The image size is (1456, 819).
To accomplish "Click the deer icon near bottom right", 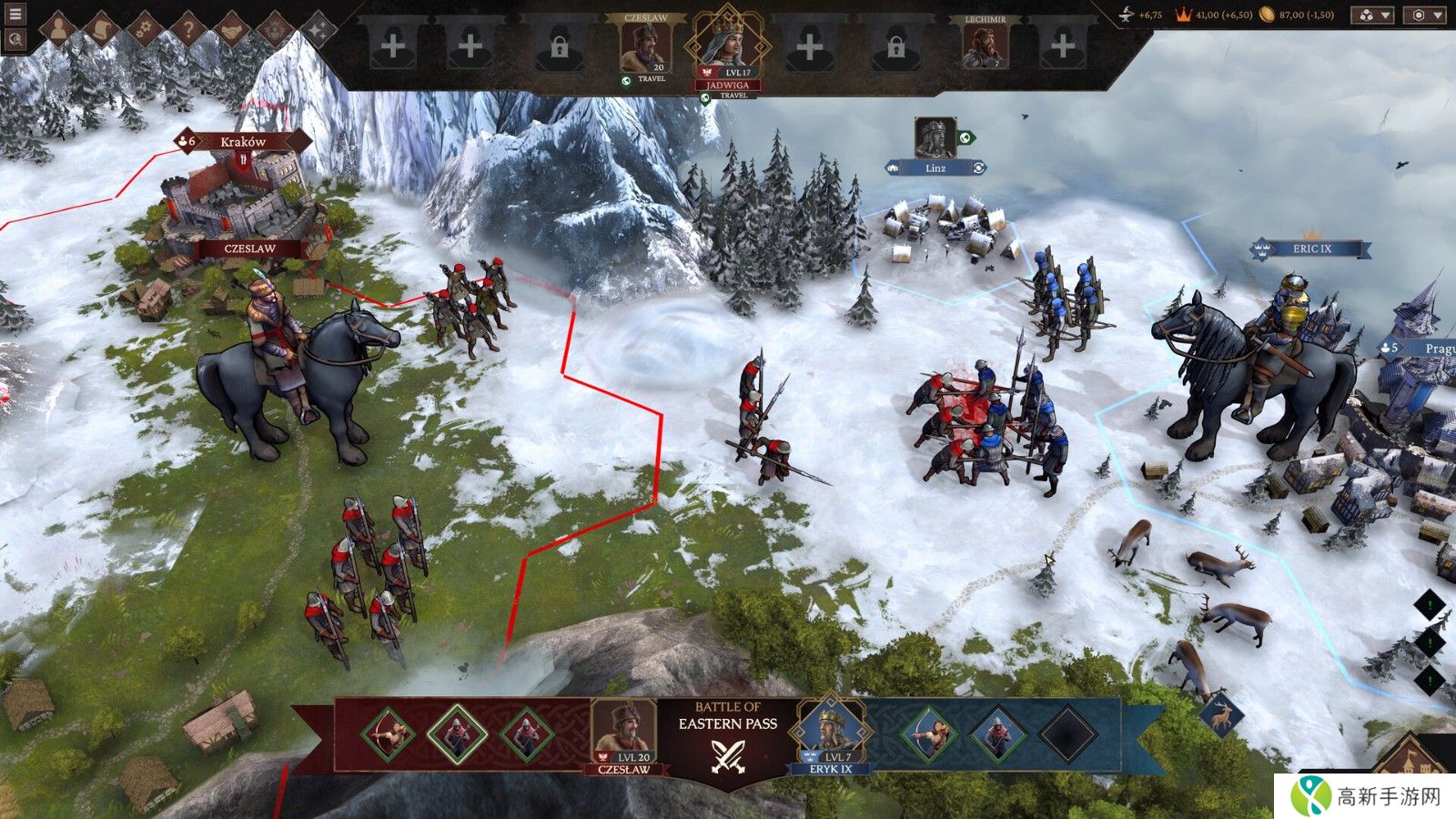I will 1221,715.
